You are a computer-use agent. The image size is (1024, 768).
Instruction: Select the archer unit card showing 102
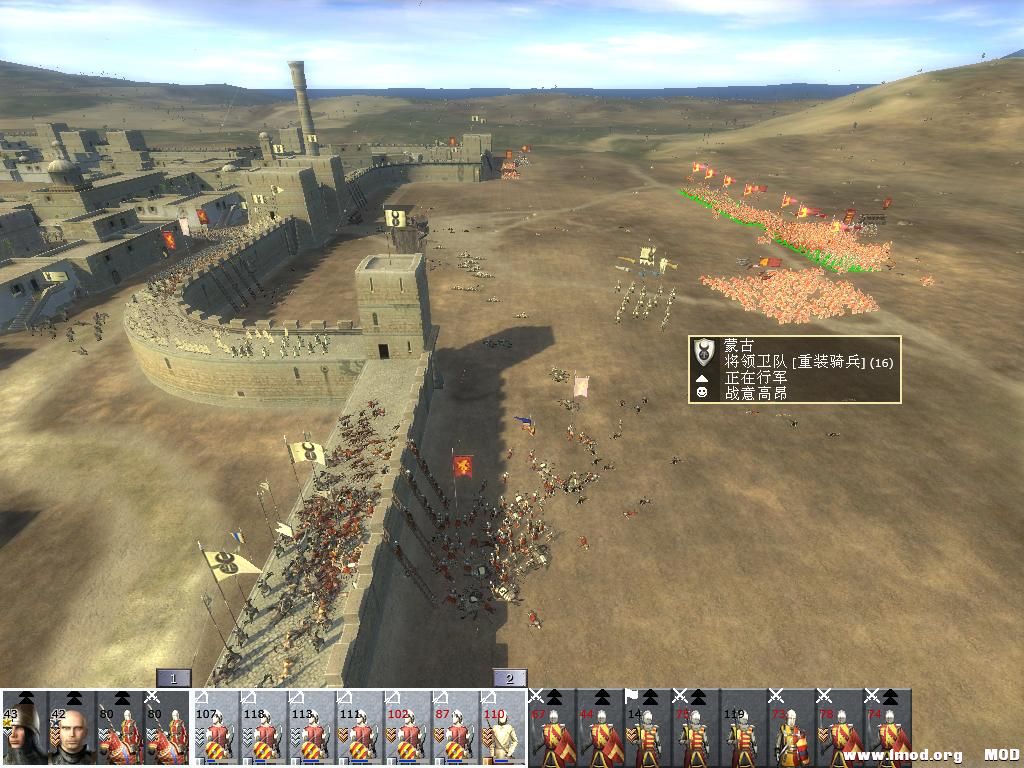[408, 728]
